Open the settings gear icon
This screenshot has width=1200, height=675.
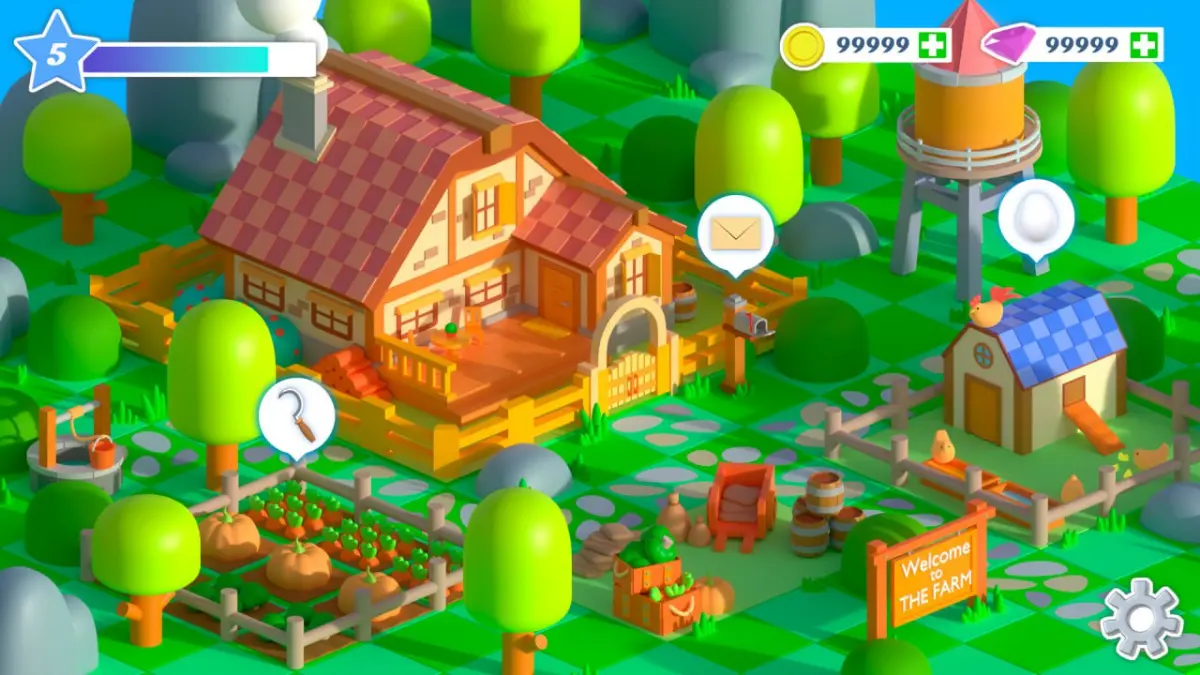(1141, 619)
